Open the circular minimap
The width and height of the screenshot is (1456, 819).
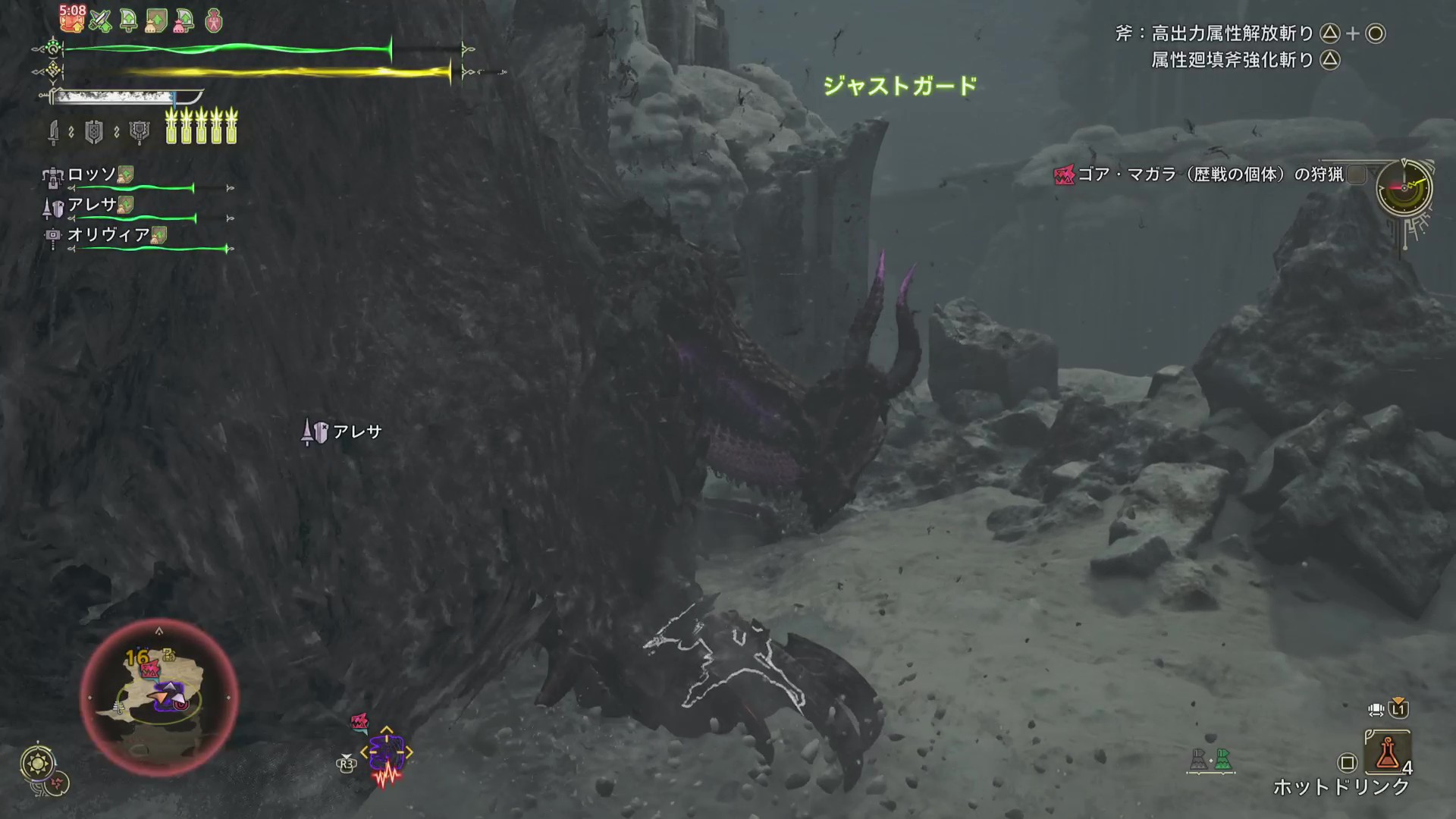(159, 696)
